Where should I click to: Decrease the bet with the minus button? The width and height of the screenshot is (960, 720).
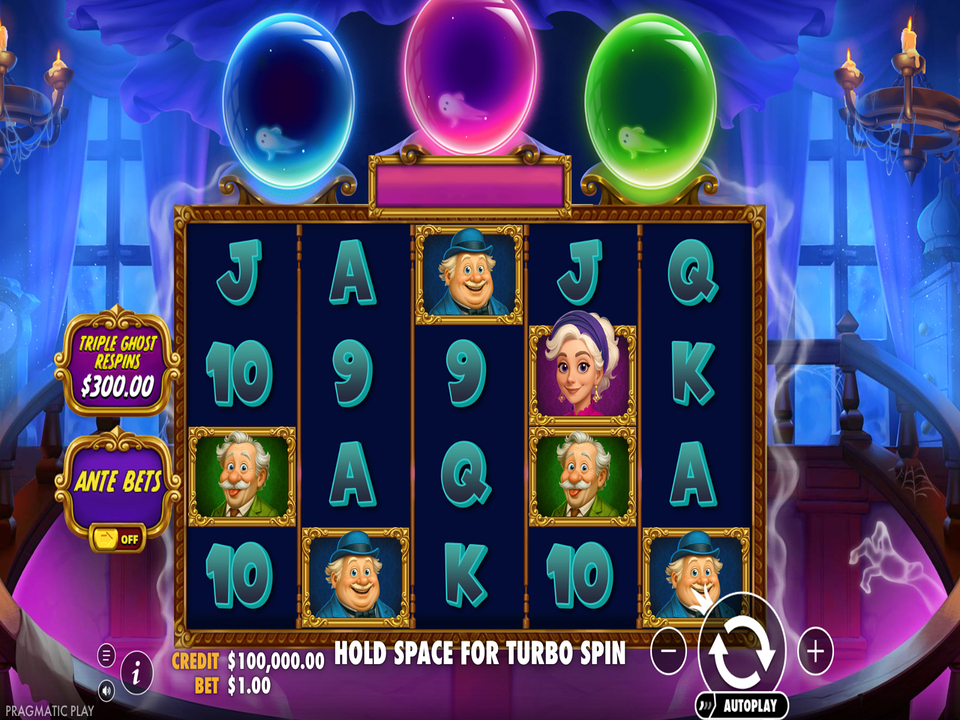[668, 652]
